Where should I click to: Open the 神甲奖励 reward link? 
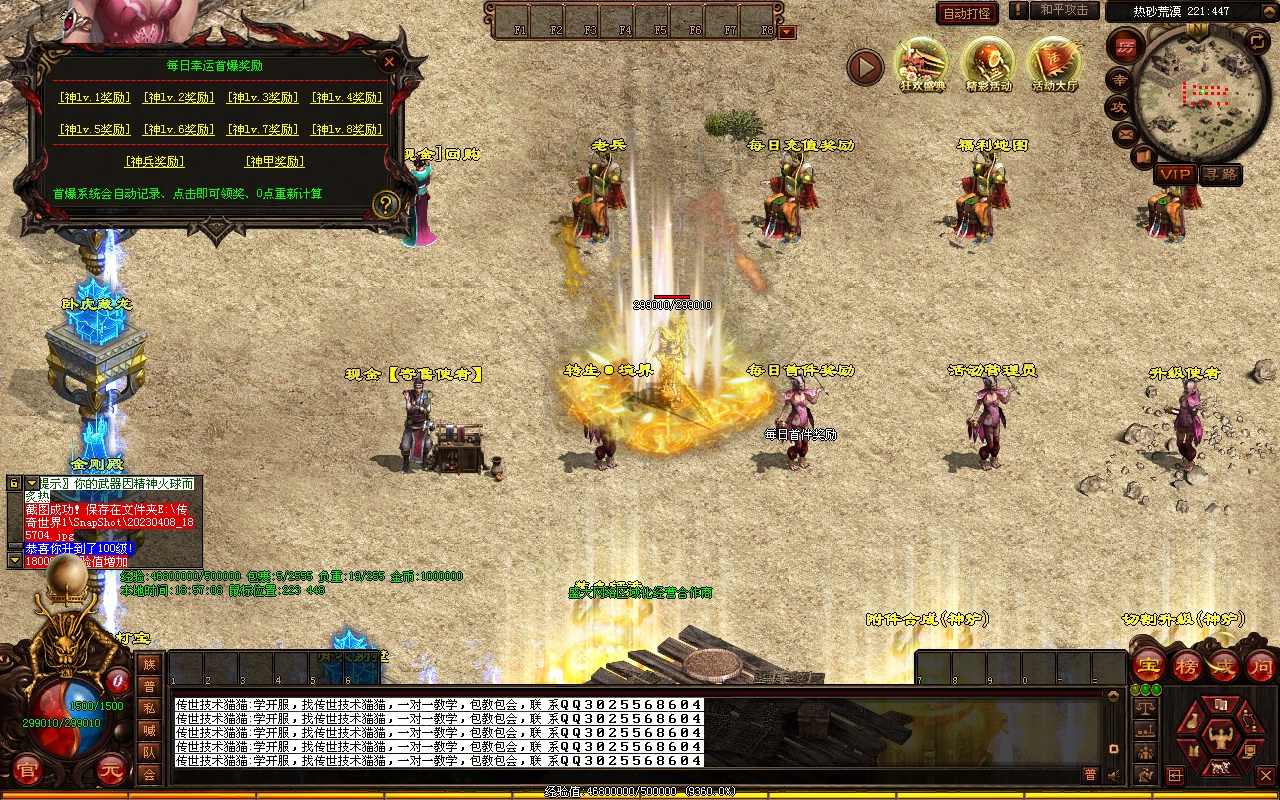click(274, 162)
